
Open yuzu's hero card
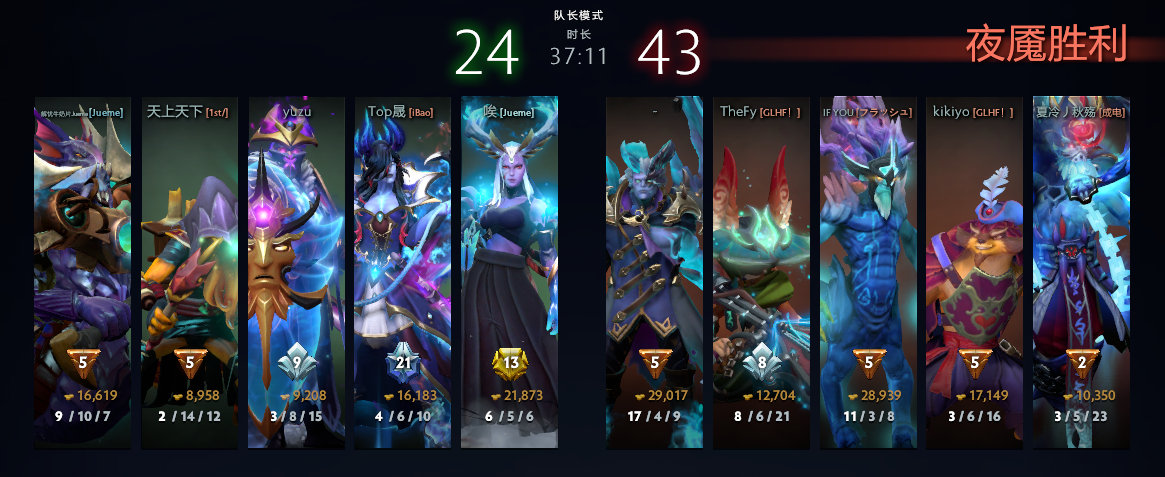pyautogui.click(x=296, y=270)
